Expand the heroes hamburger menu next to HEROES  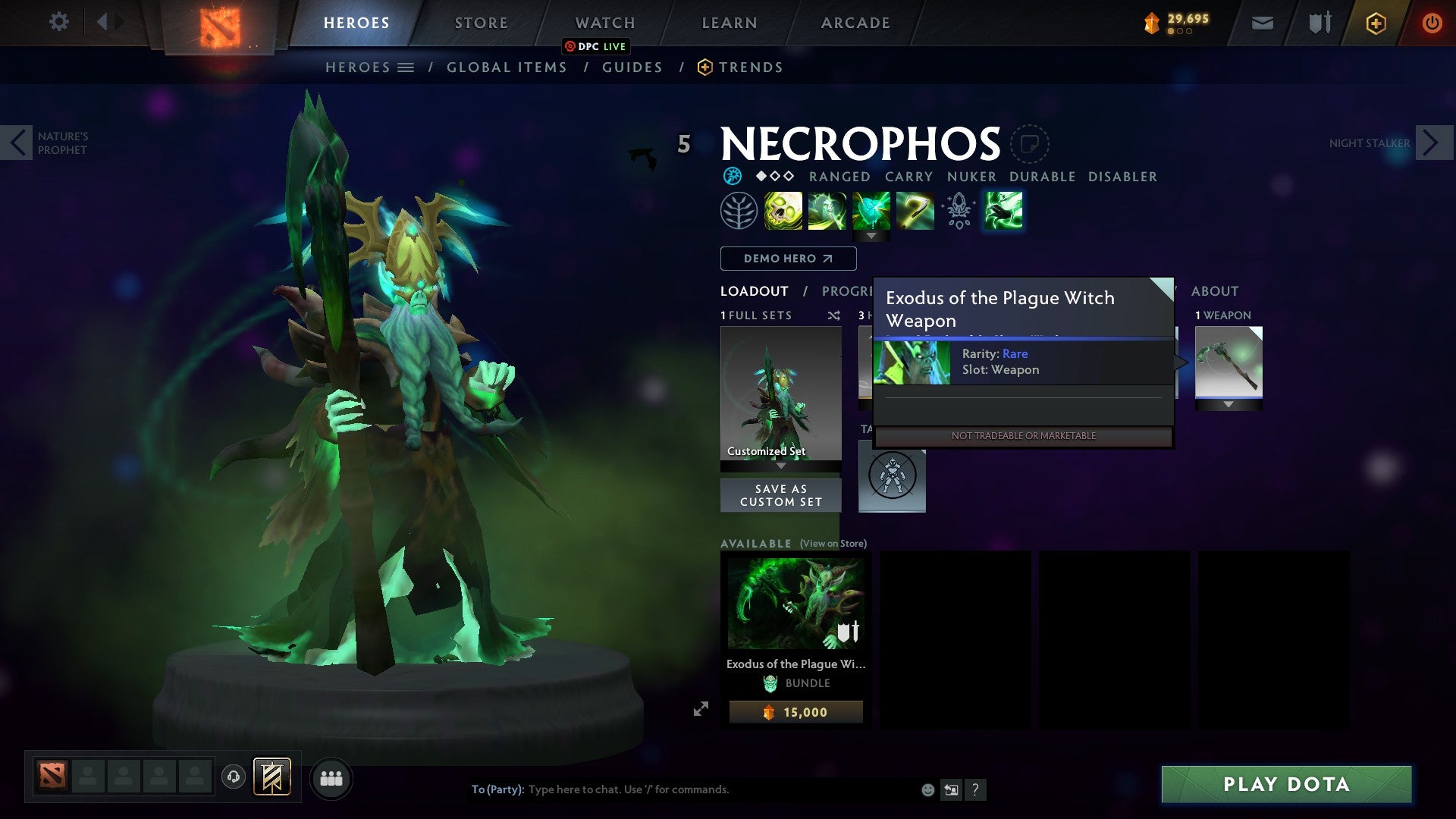(406, 67)
